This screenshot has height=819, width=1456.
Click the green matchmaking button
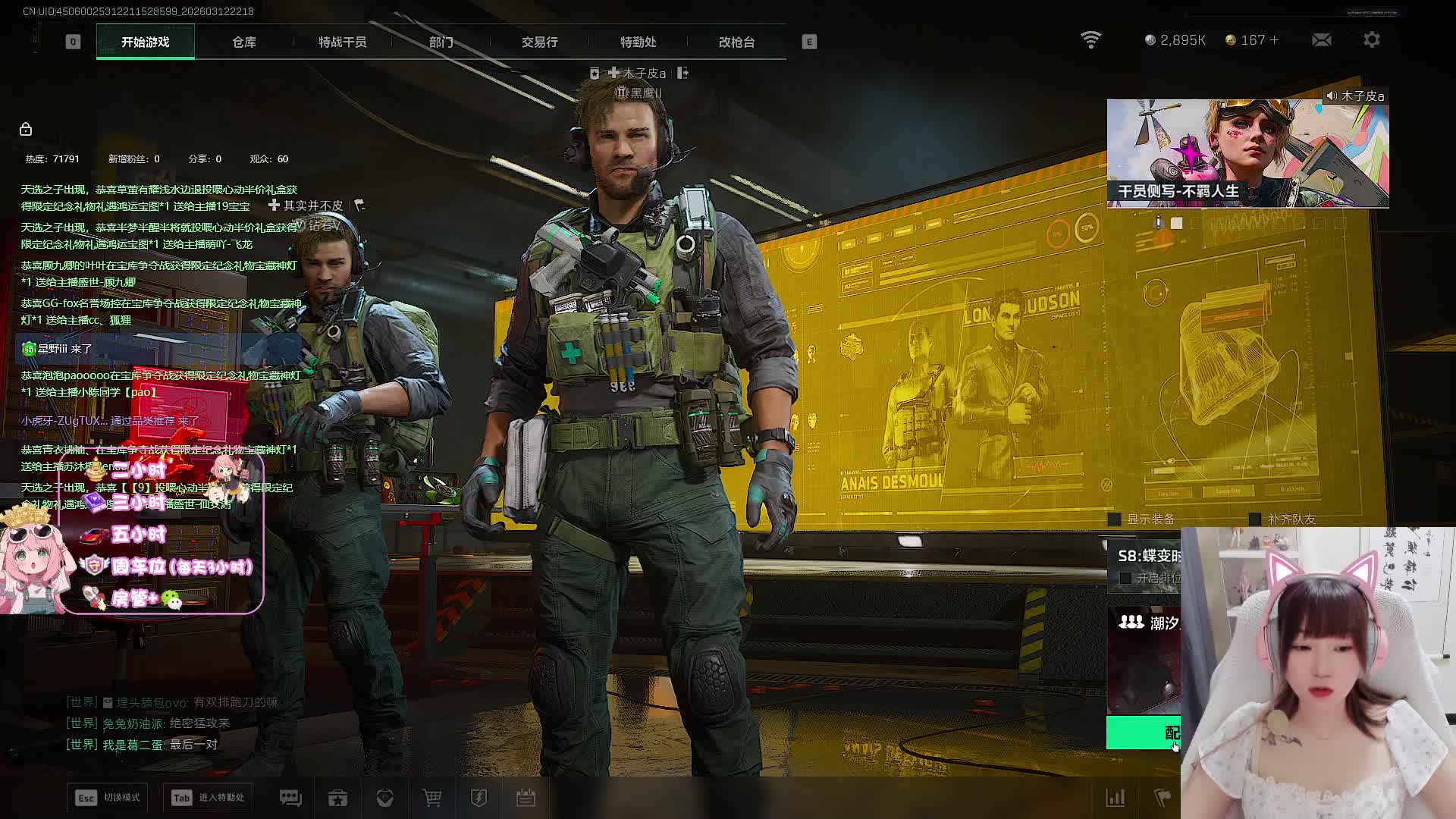[1144, 733]
